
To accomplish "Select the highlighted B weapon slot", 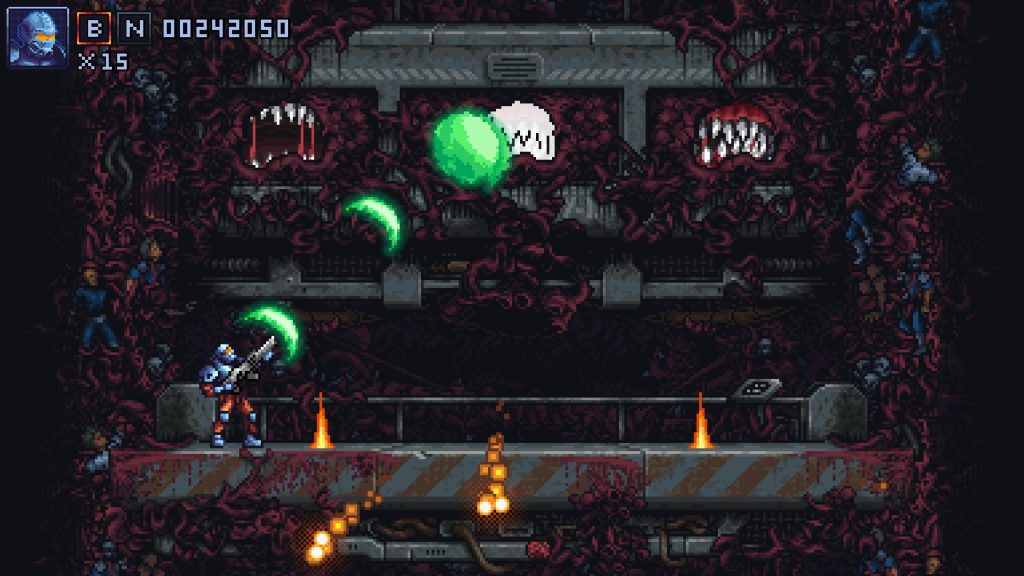I will coord(94,28).
